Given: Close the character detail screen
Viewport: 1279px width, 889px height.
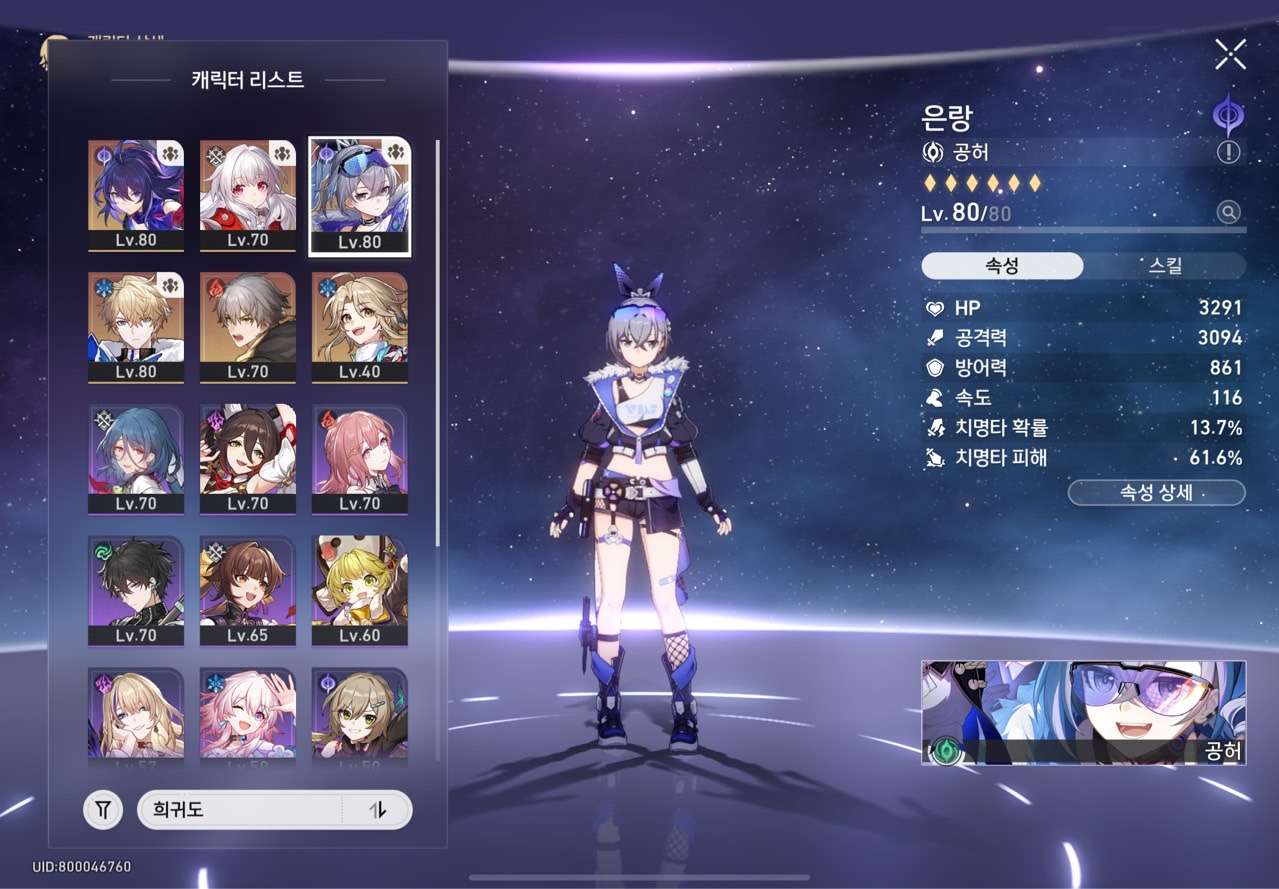Looking at the screenshot, I should click(x=1230, y=54).
